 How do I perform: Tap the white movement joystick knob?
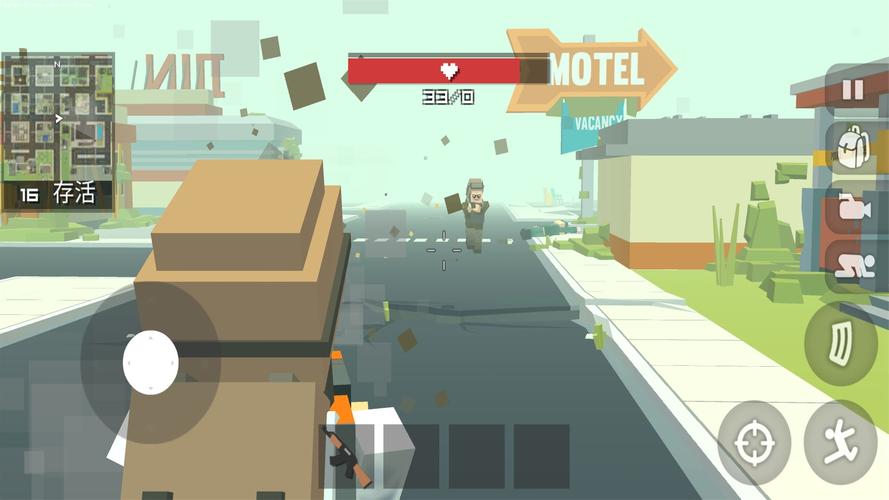[151, 361]
